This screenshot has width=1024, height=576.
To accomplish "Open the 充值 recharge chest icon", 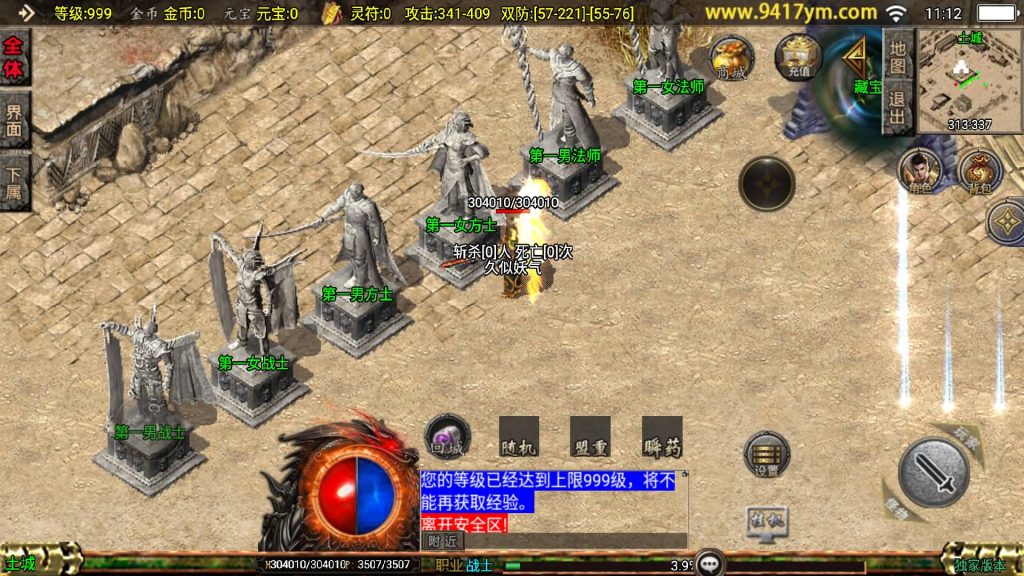I will [x=798, y=57].
